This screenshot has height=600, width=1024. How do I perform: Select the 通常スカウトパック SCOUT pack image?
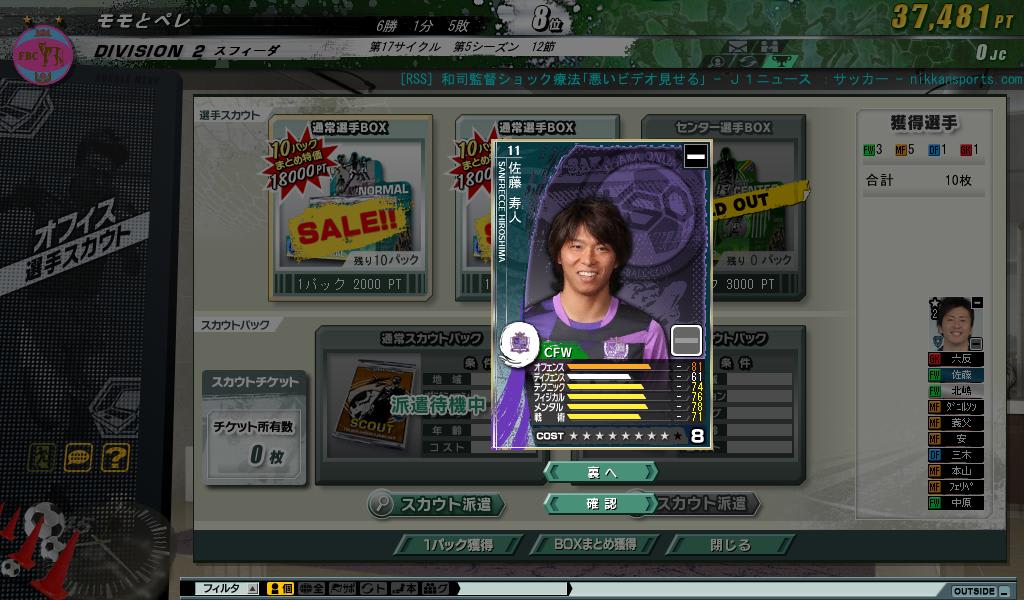coord(369,399)
